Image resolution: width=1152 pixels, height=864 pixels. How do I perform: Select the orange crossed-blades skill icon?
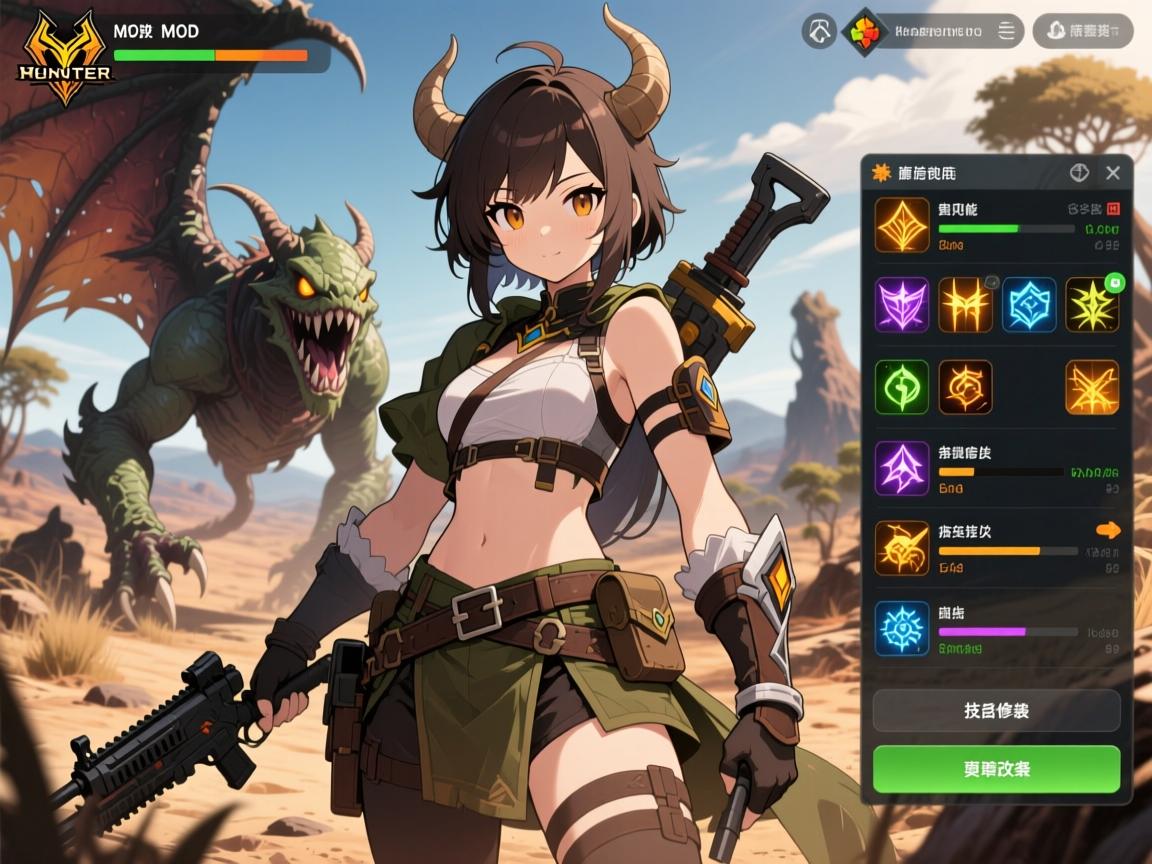pos(1092,387)
